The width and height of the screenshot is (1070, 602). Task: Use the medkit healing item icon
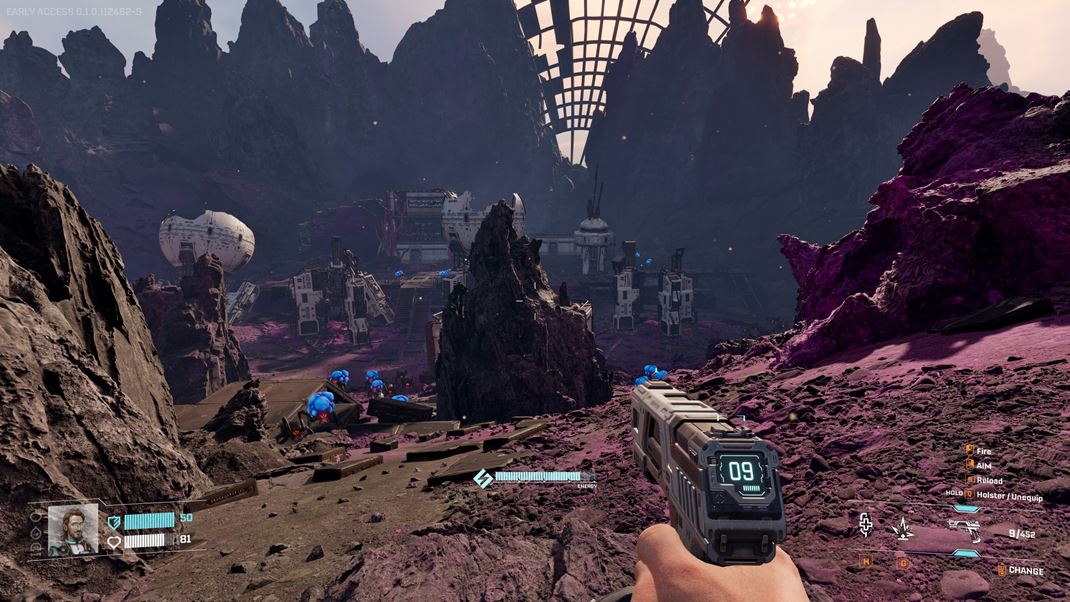864,525
